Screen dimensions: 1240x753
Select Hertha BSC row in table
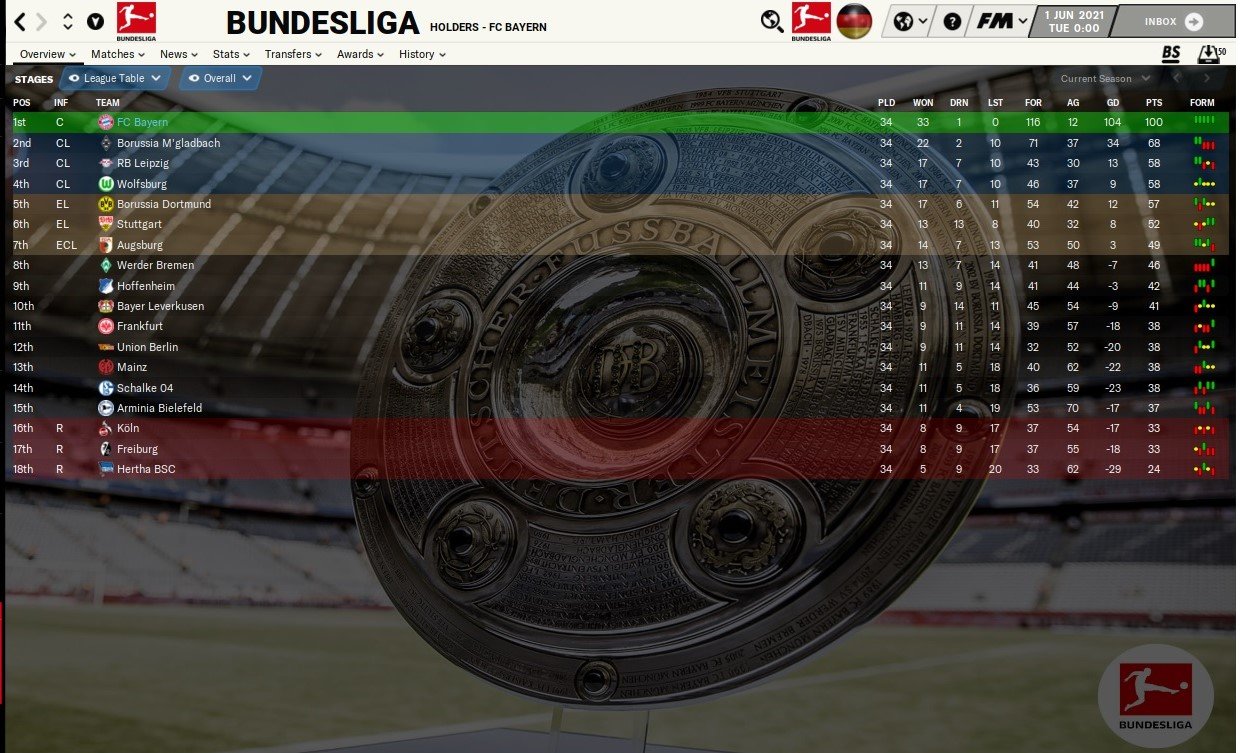tap(145, 469)
